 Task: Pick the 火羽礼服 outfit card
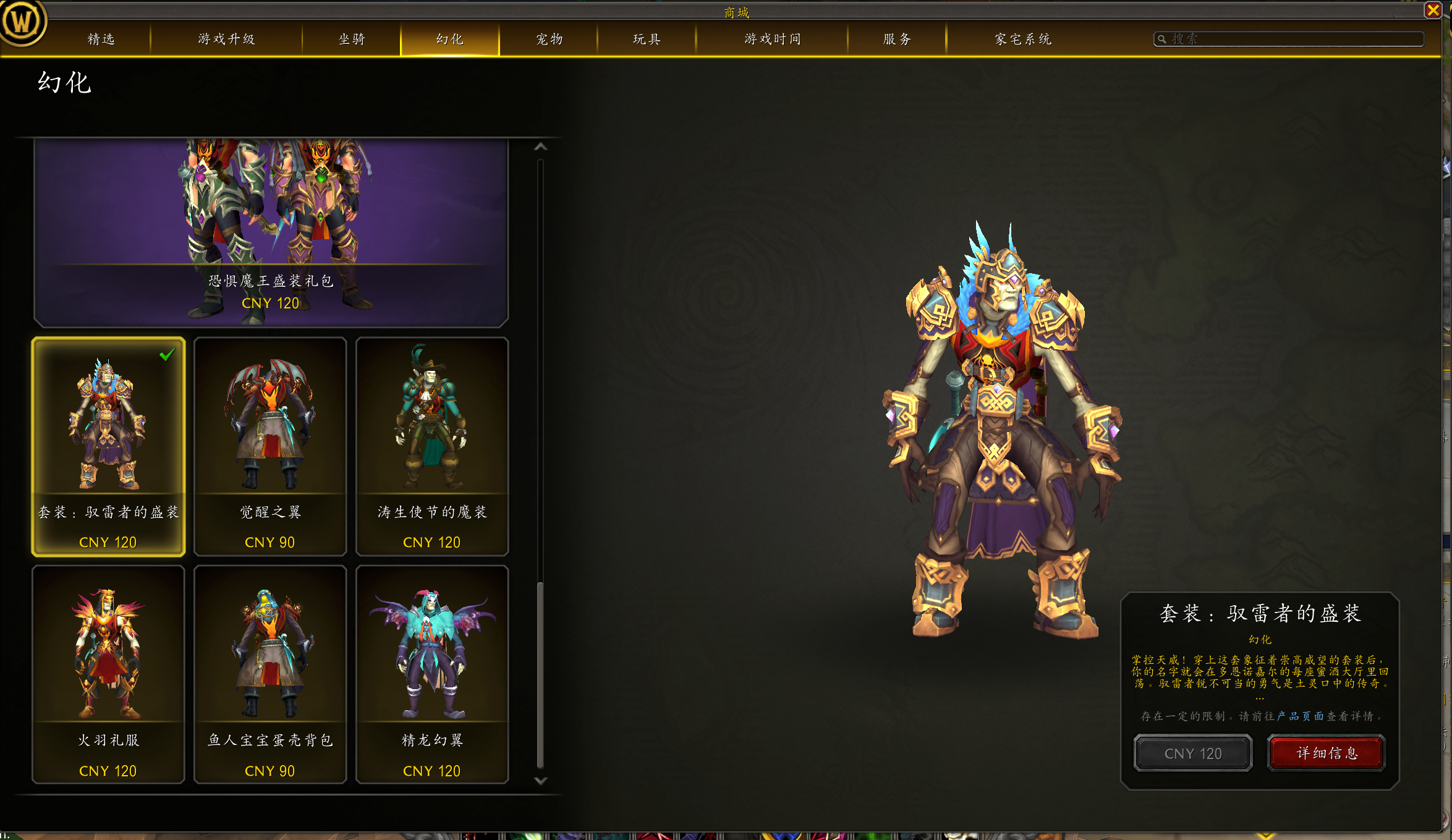point(108,674)
